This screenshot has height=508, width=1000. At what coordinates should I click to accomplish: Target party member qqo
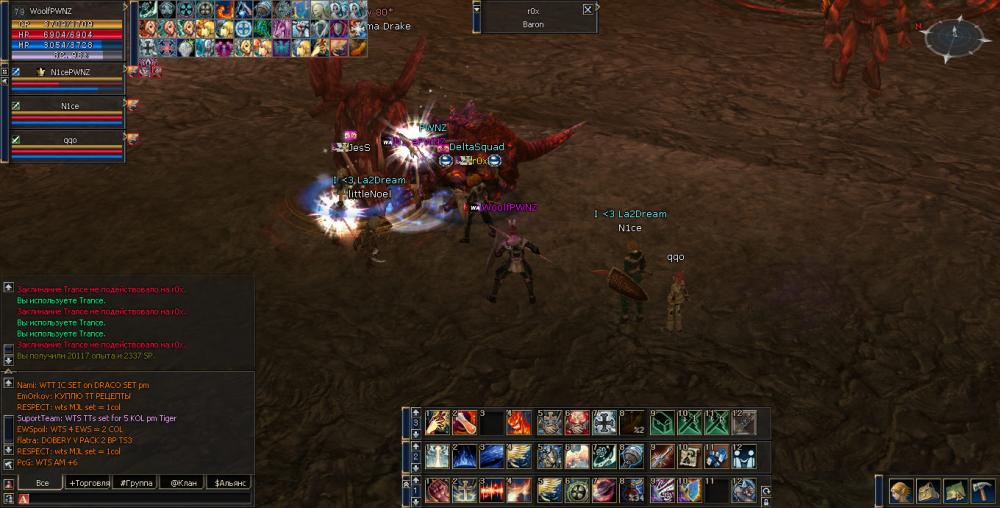pyautogui.click(x=70, y=140)
